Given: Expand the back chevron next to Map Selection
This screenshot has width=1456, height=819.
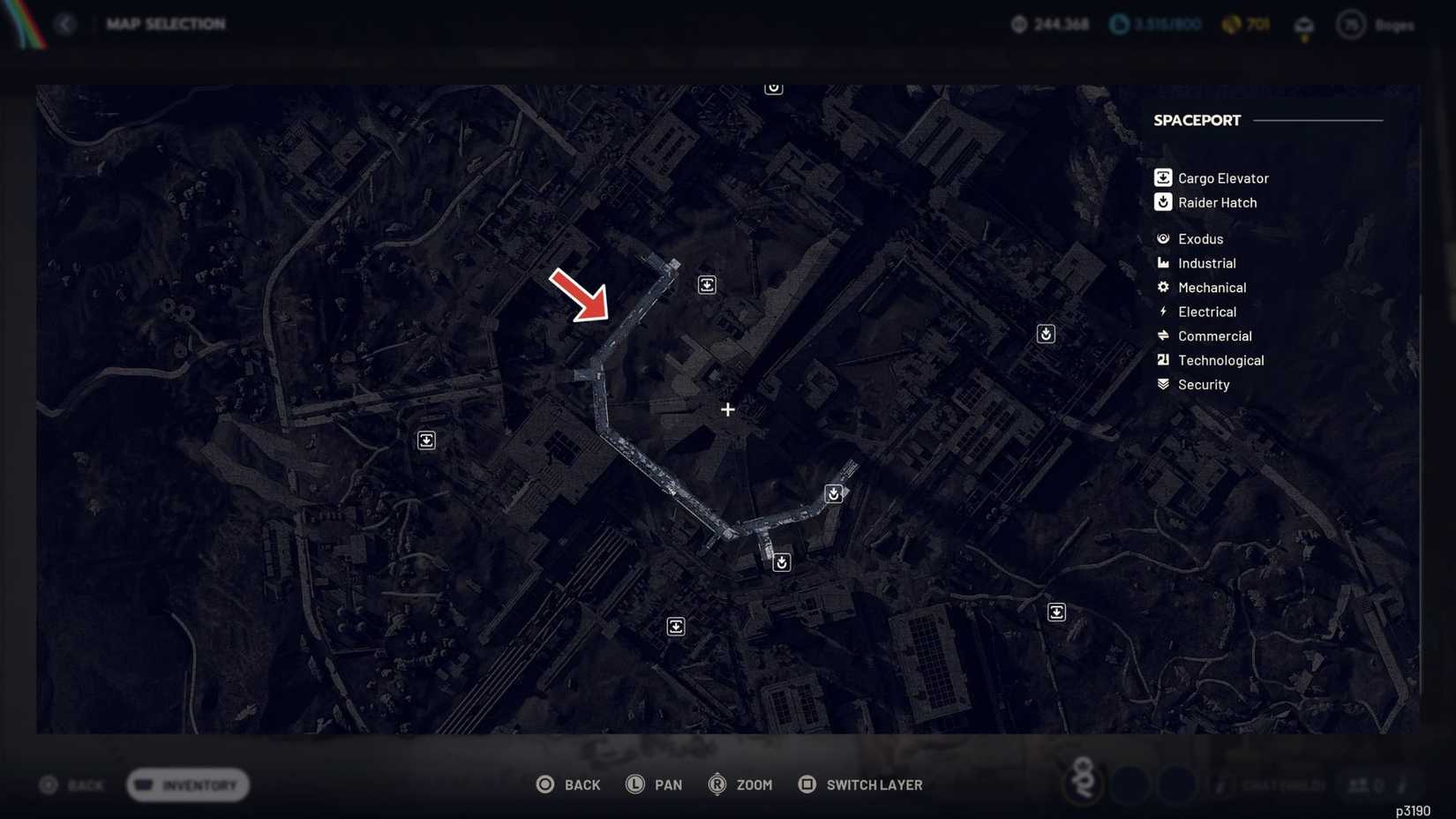Looking at the screenshot, I should 66,24.
